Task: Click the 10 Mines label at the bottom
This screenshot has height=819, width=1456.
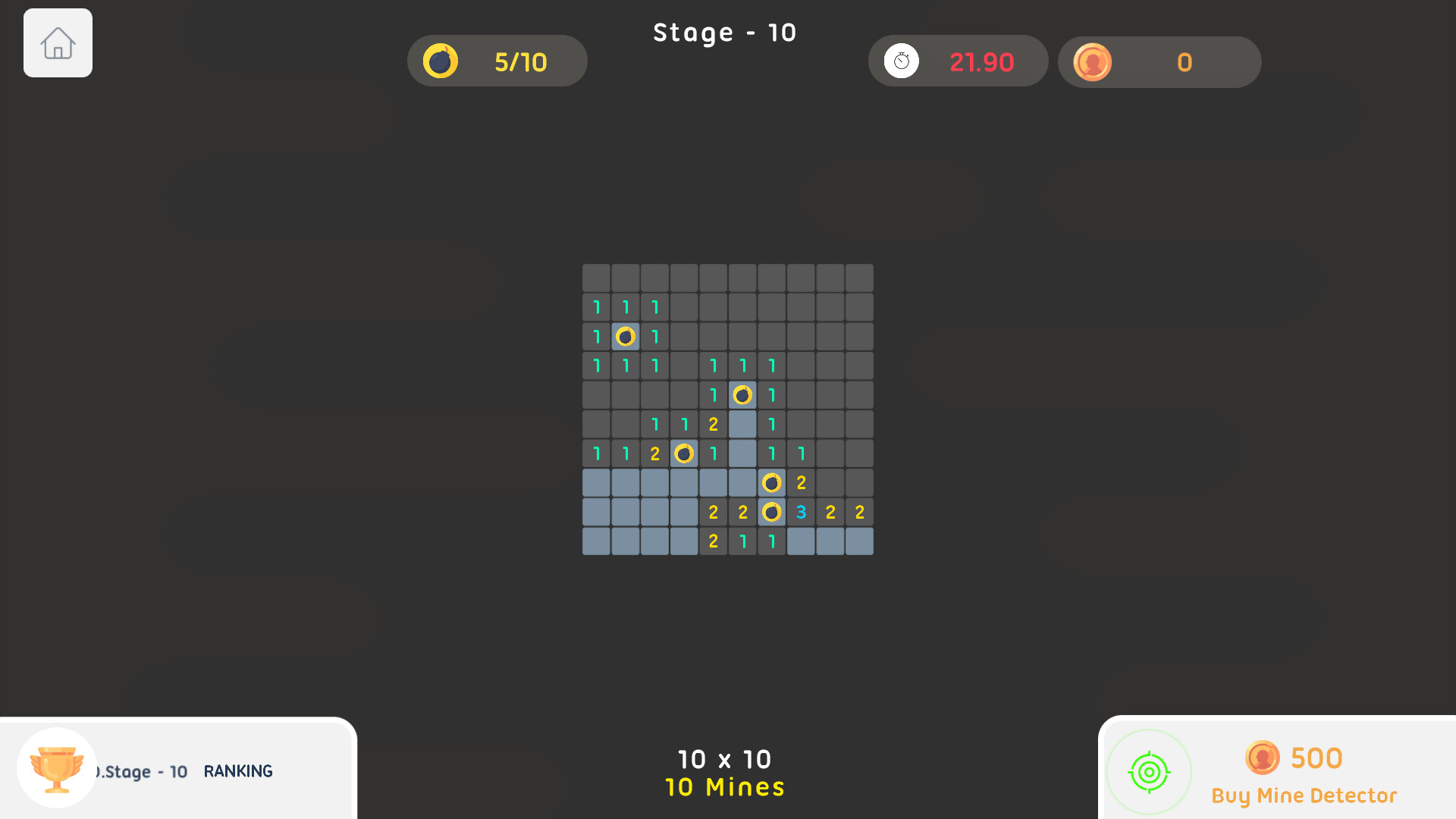Action: (724, 787)
